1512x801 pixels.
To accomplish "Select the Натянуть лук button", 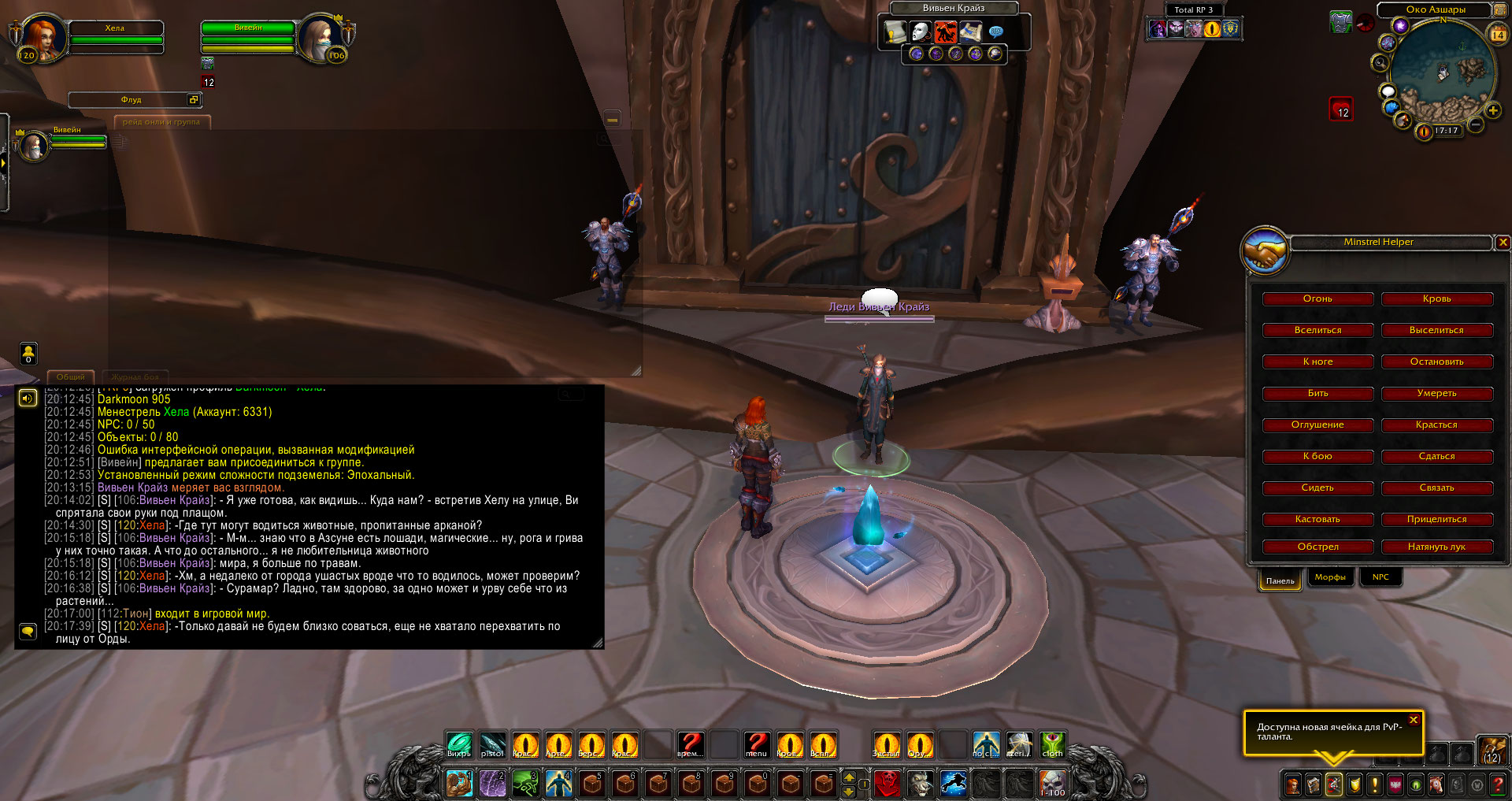I will click(x=1436, y=547).
